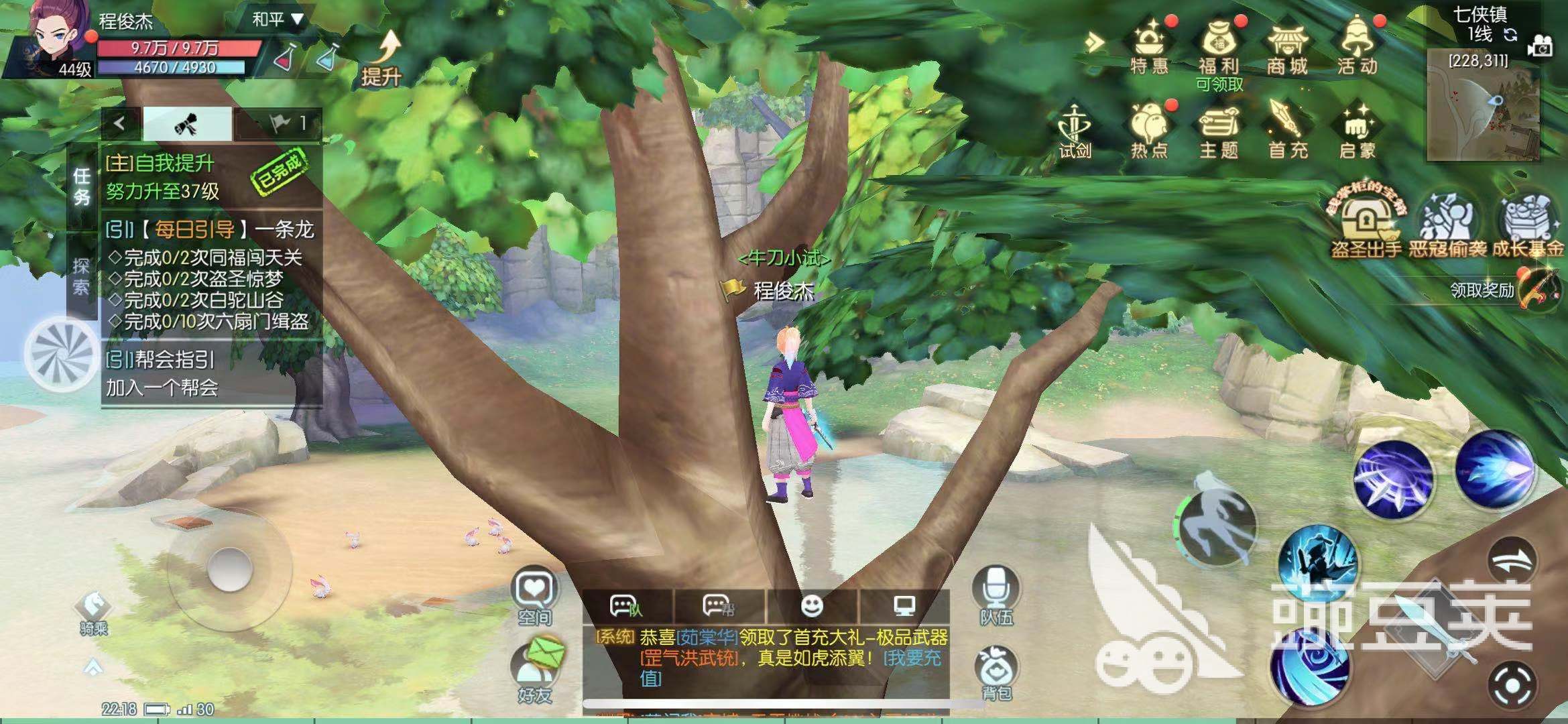Open the 特惠 special offers icon
This screenshot has height=724, width=1568.
(1149, 46)
